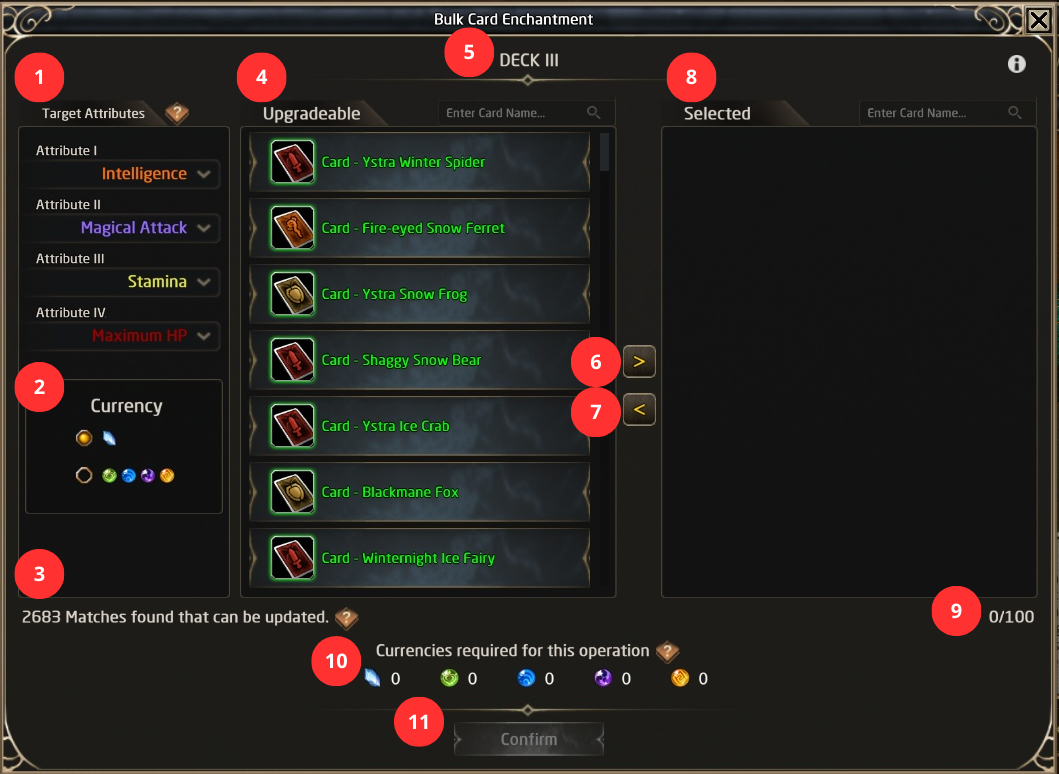Change the Attribute II Magical Attack dropdown
Viewport: 1059px width, 774px height.
(124, 228)
